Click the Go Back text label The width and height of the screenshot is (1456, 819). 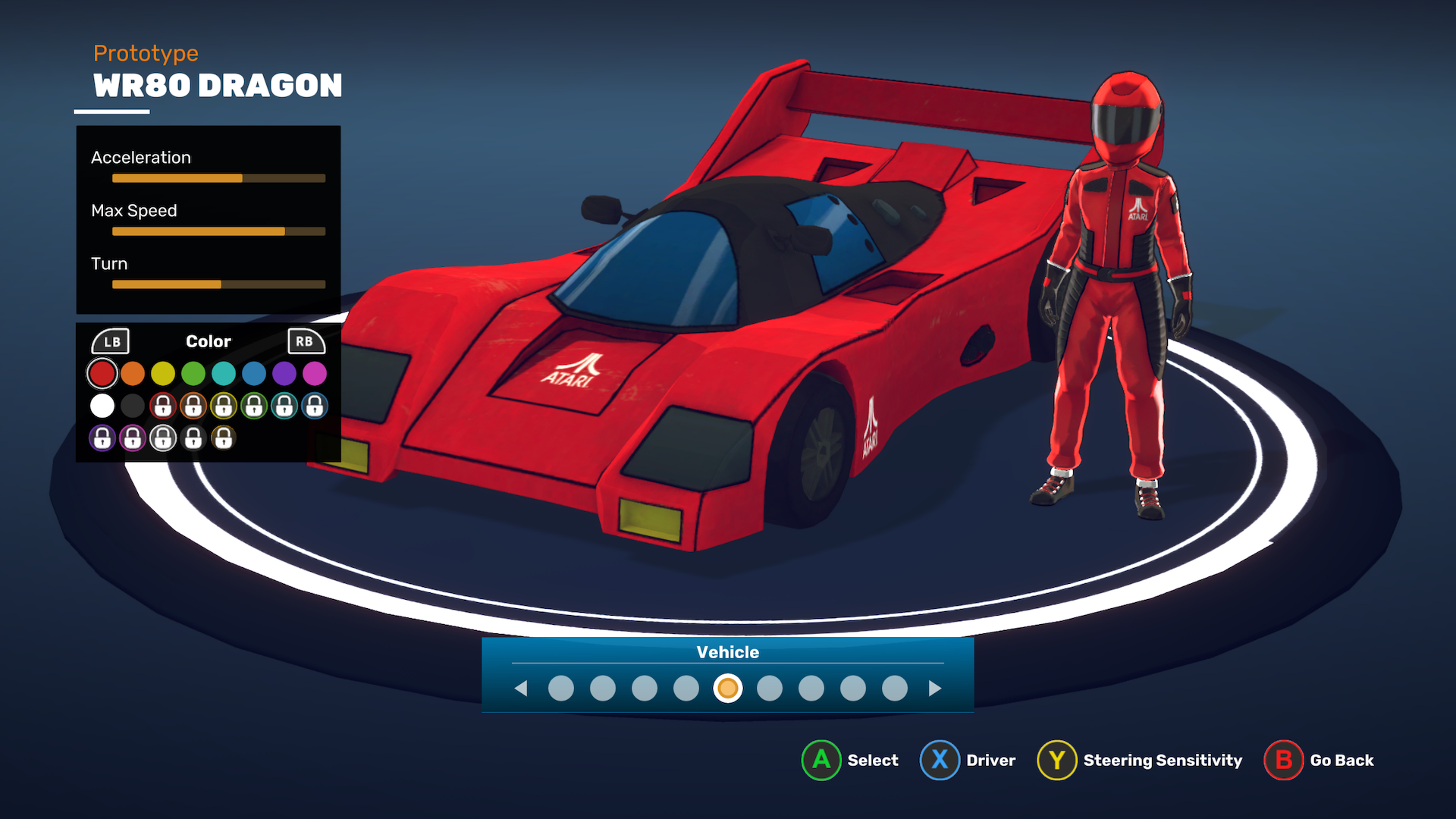point(1341,760)
